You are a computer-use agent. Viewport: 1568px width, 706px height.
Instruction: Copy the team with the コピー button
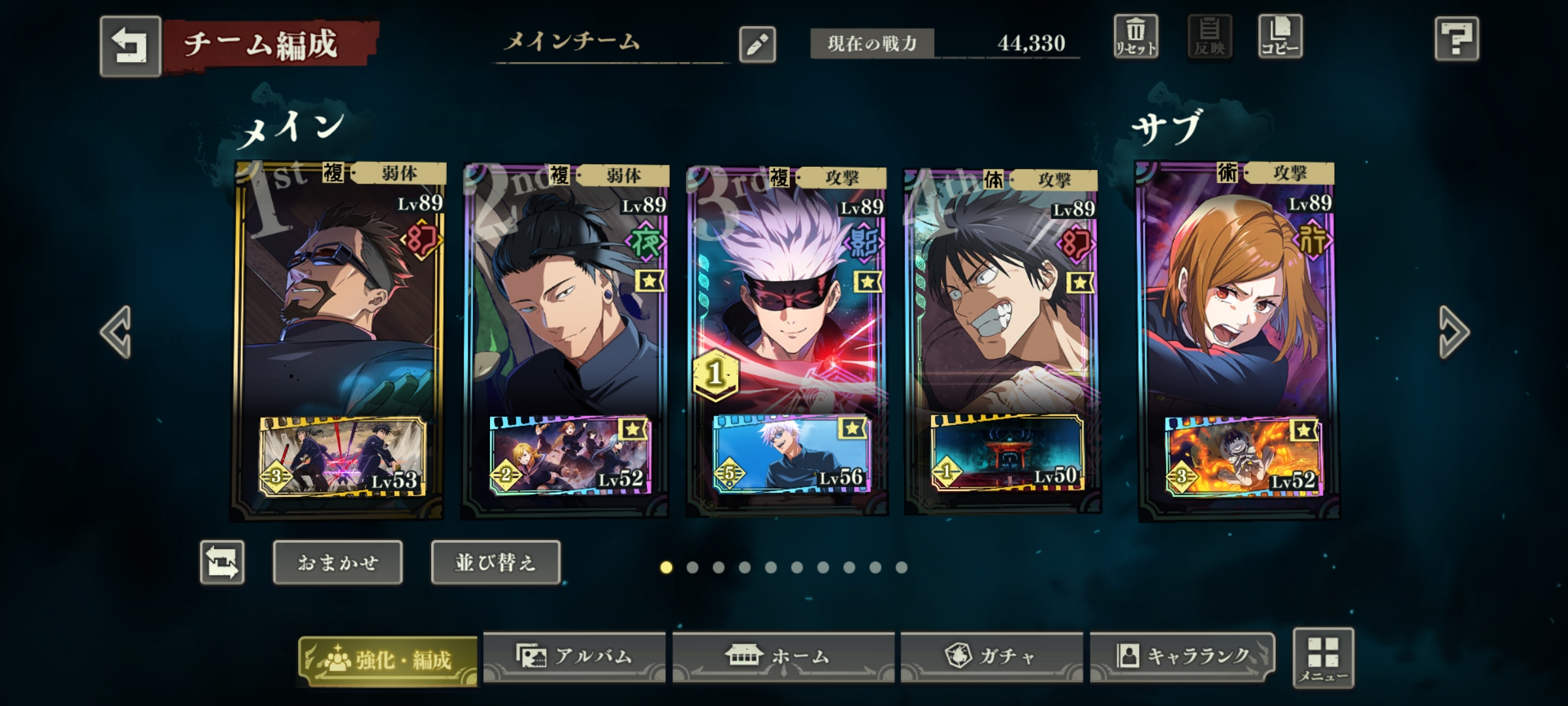pos(1279,37)
